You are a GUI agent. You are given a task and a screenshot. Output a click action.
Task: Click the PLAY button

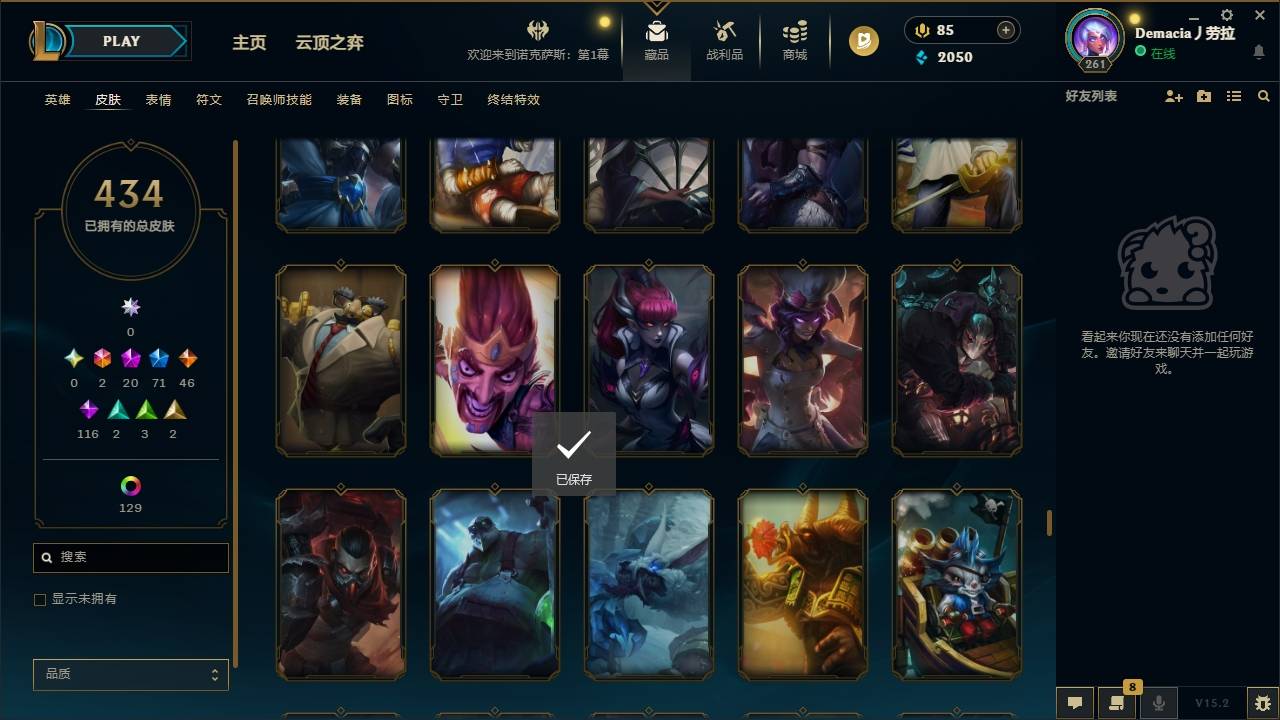(121, 41)
